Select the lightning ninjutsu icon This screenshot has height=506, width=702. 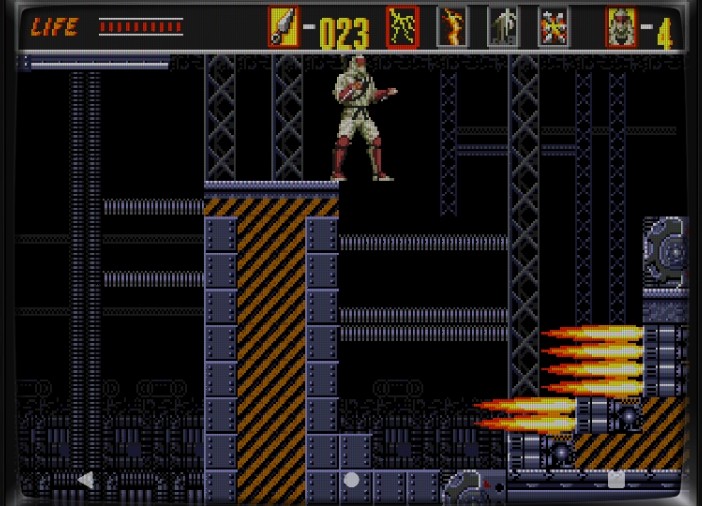tap(403, 27)
